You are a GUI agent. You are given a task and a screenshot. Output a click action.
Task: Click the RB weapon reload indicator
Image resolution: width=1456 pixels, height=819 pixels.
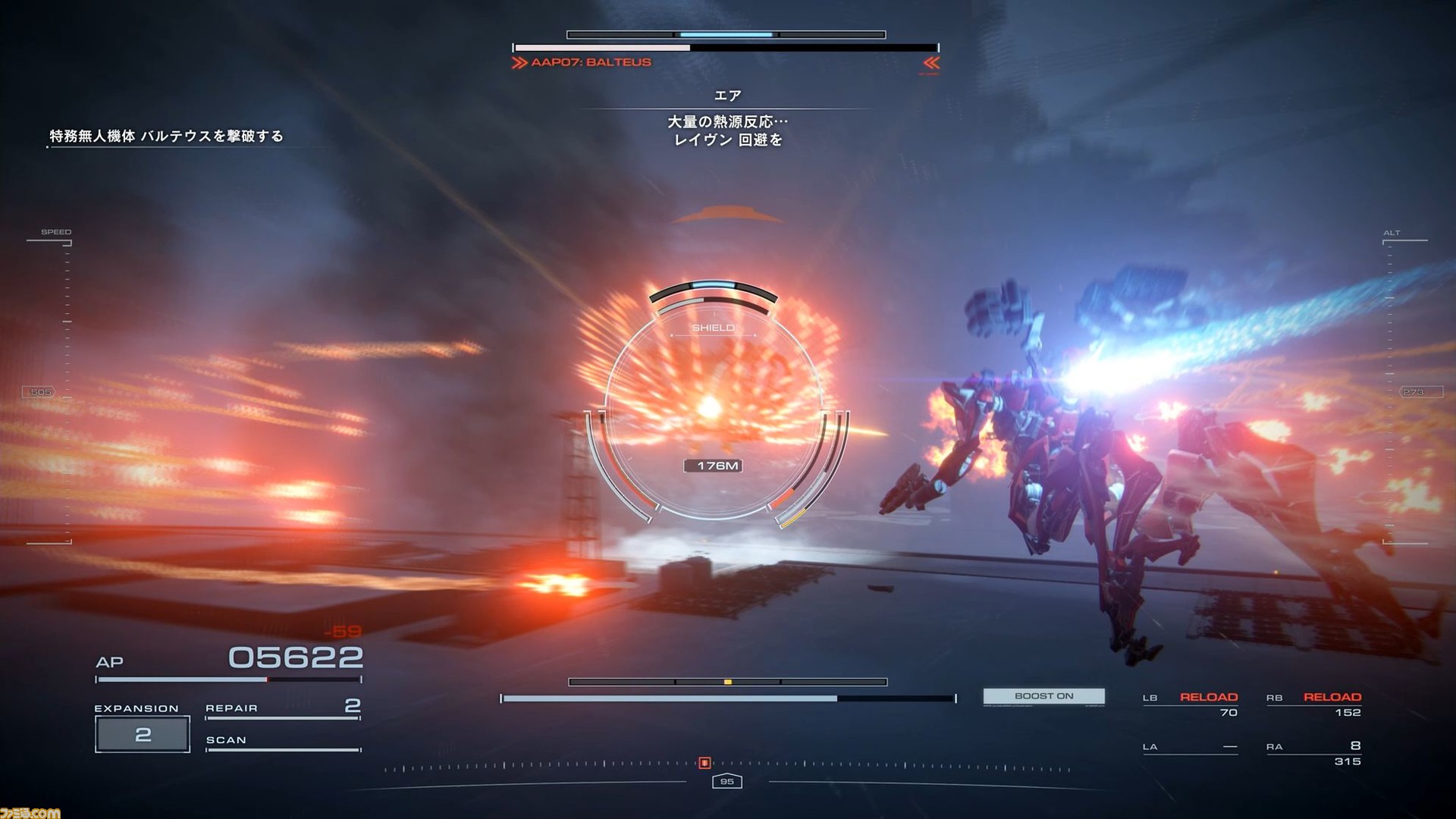pyautogui.click(x=1332, y=696)
